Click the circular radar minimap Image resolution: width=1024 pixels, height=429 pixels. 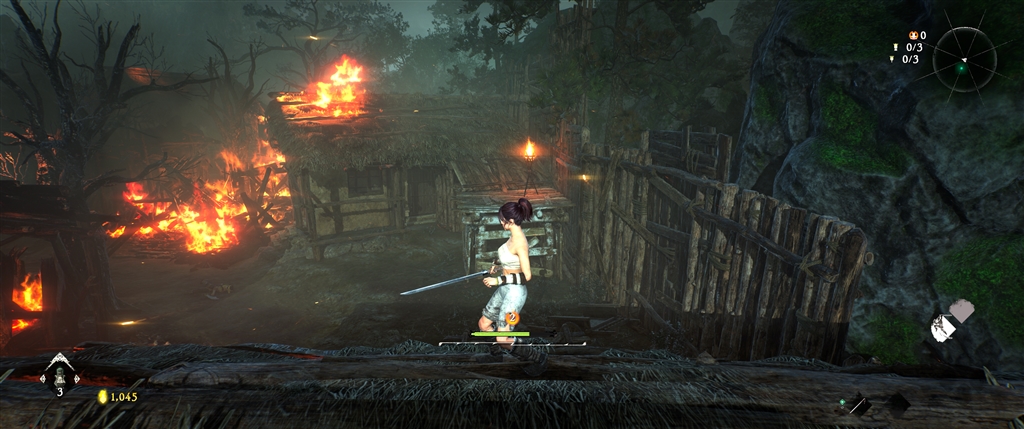(x=963, y=58)
